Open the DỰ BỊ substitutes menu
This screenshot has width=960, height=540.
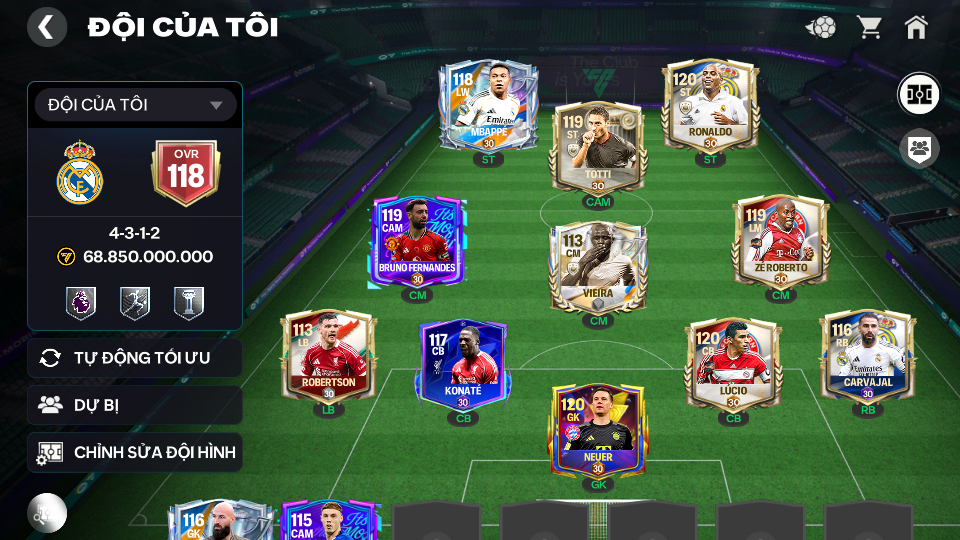[x=135, y=405]
